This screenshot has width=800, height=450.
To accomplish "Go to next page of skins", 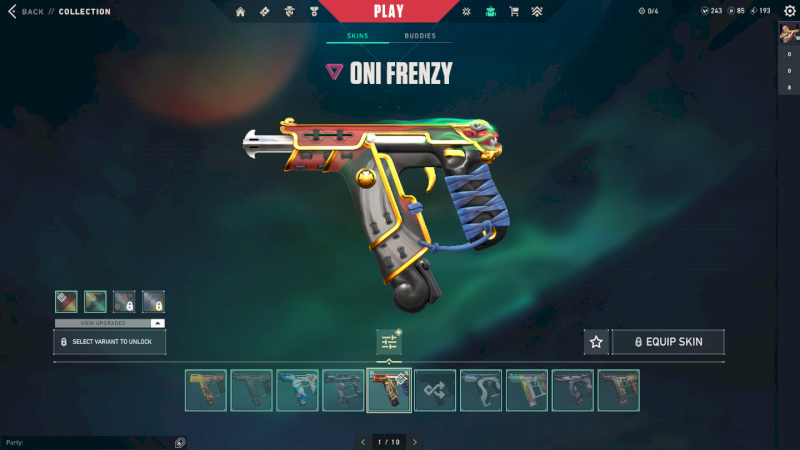I will click(x=415, y=441).
